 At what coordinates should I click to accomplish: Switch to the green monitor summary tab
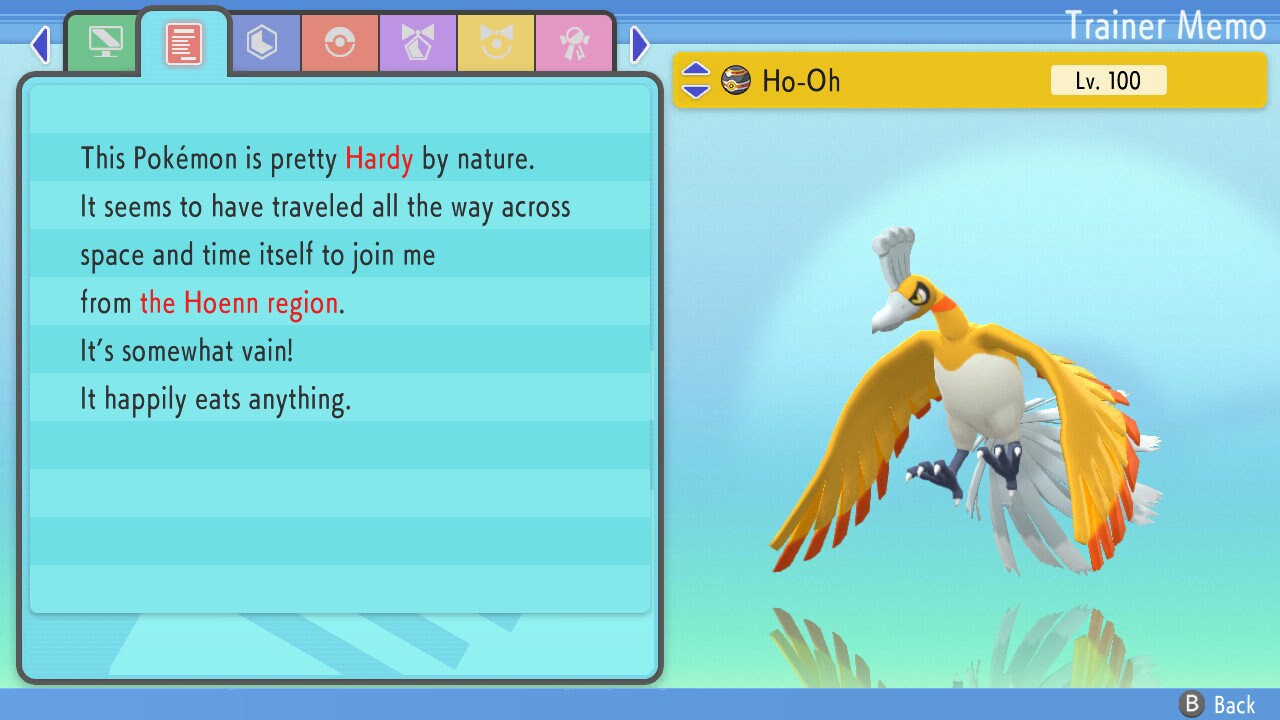(x=105, y=43)
